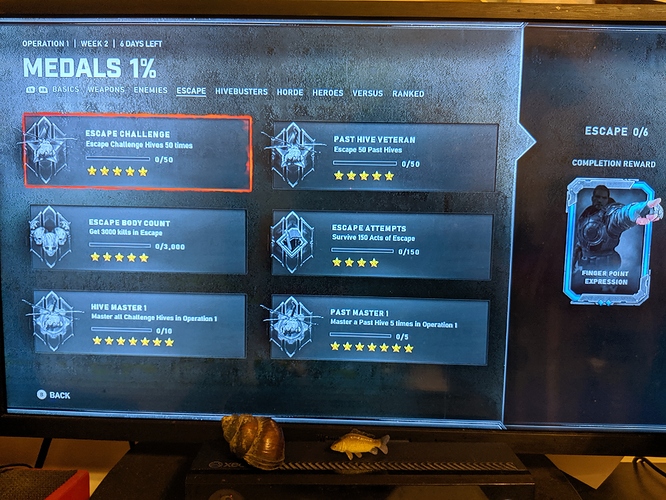Switch to the Hivebusters tab
666x500 pixels.
[x=241, y=92]
